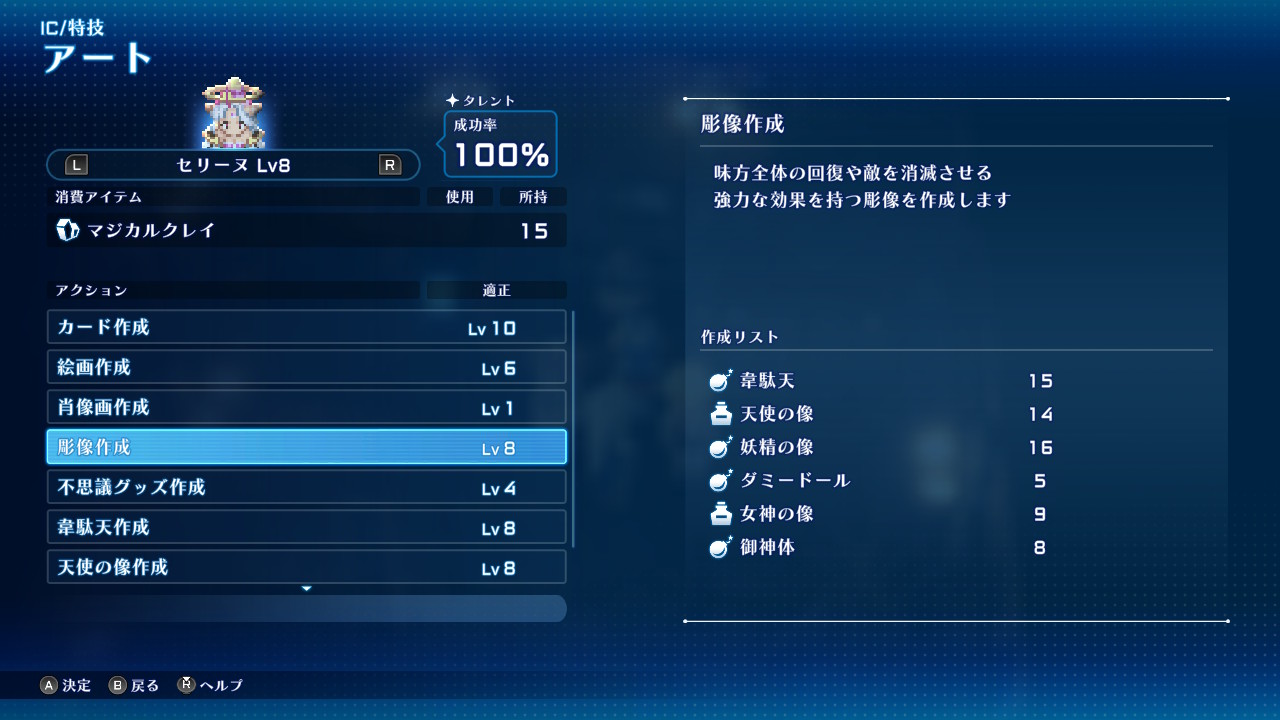Select the bomb icon next to ダミードール
Image resolution: width=1280 pixels, height=720 pixels.
click(x=717, y=481)
